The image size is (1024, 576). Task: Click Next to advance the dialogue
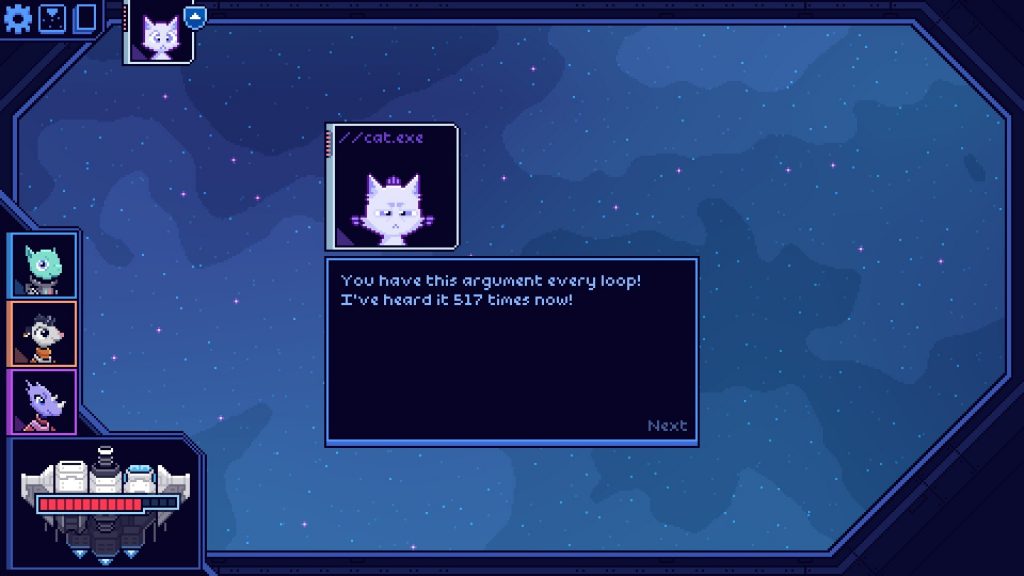tap(667, 426)
